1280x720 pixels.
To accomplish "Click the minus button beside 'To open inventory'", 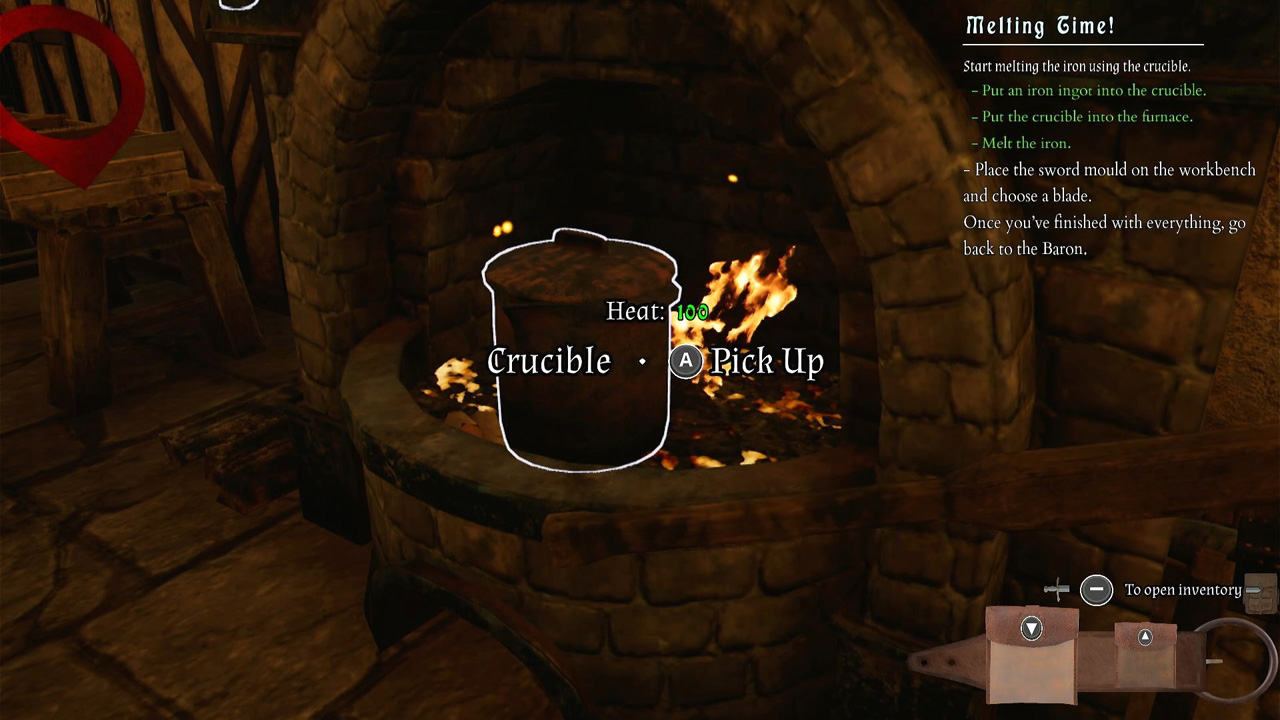I will [x=1097, y=590].
